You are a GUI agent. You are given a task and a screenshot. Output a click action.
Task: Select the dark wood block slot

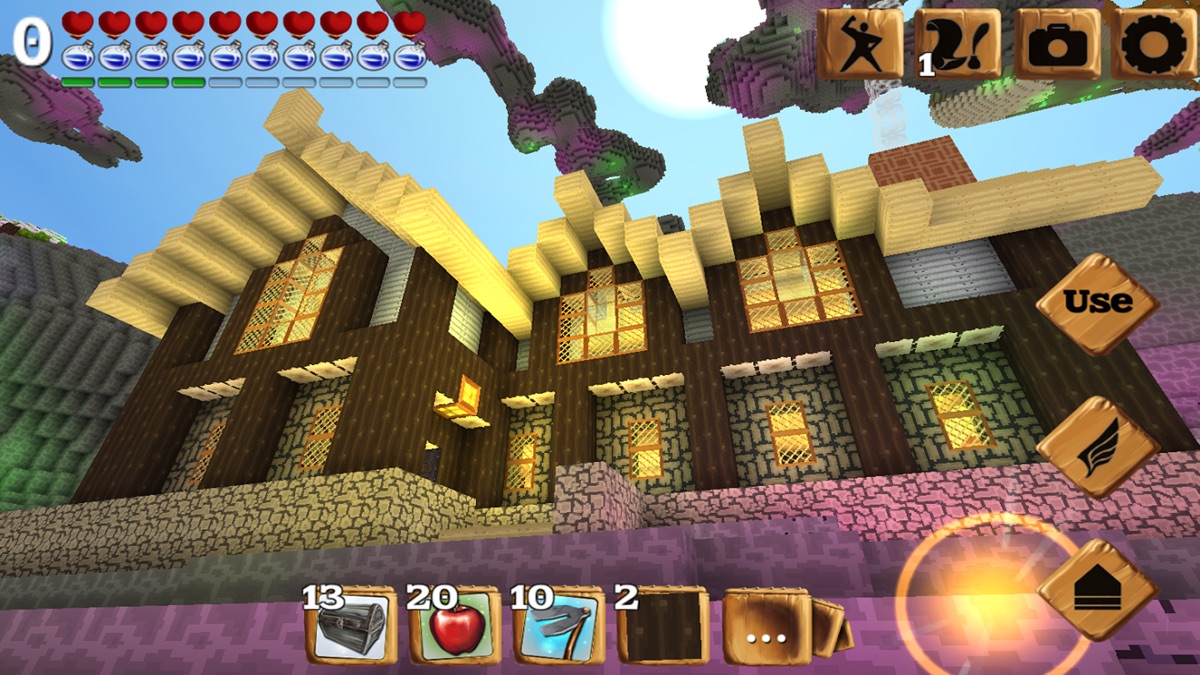(x=662, y=626)
